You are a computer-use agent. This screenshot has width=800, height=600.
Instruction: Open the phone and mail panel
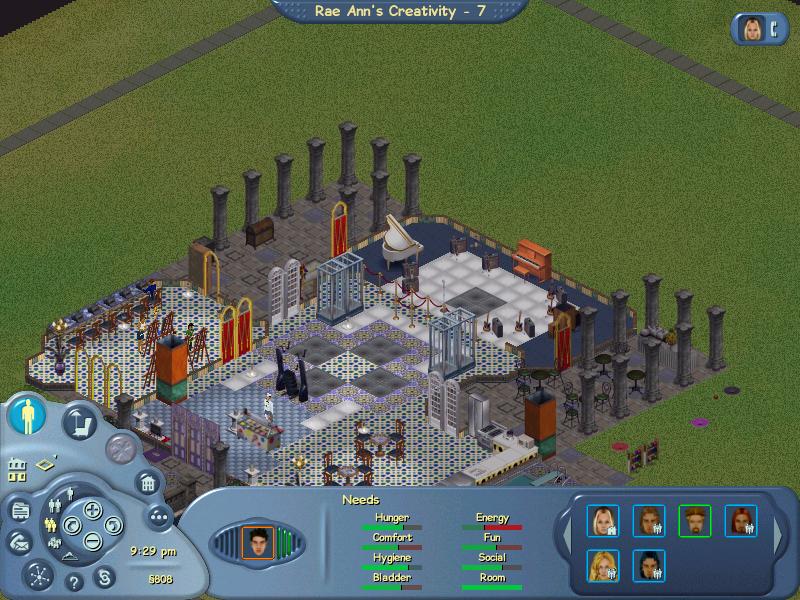click(19, 542)
